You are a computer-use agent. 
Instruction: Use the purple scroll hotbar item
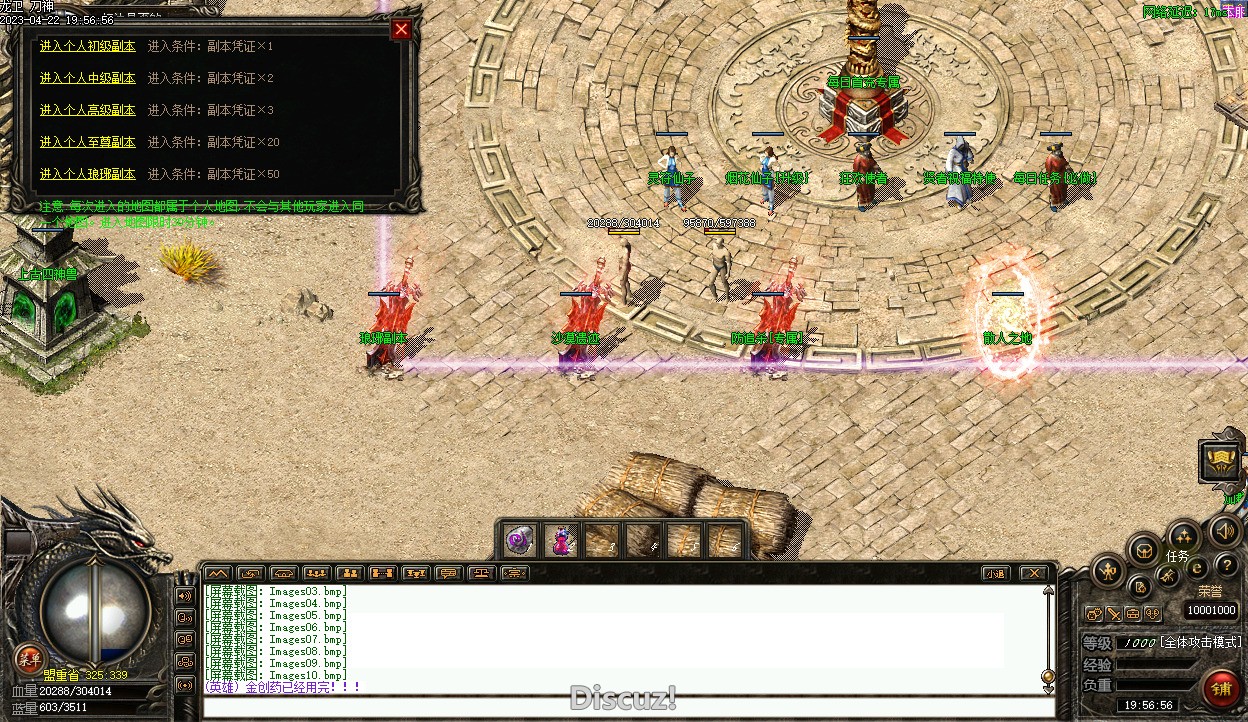click(x=519, y=541)
